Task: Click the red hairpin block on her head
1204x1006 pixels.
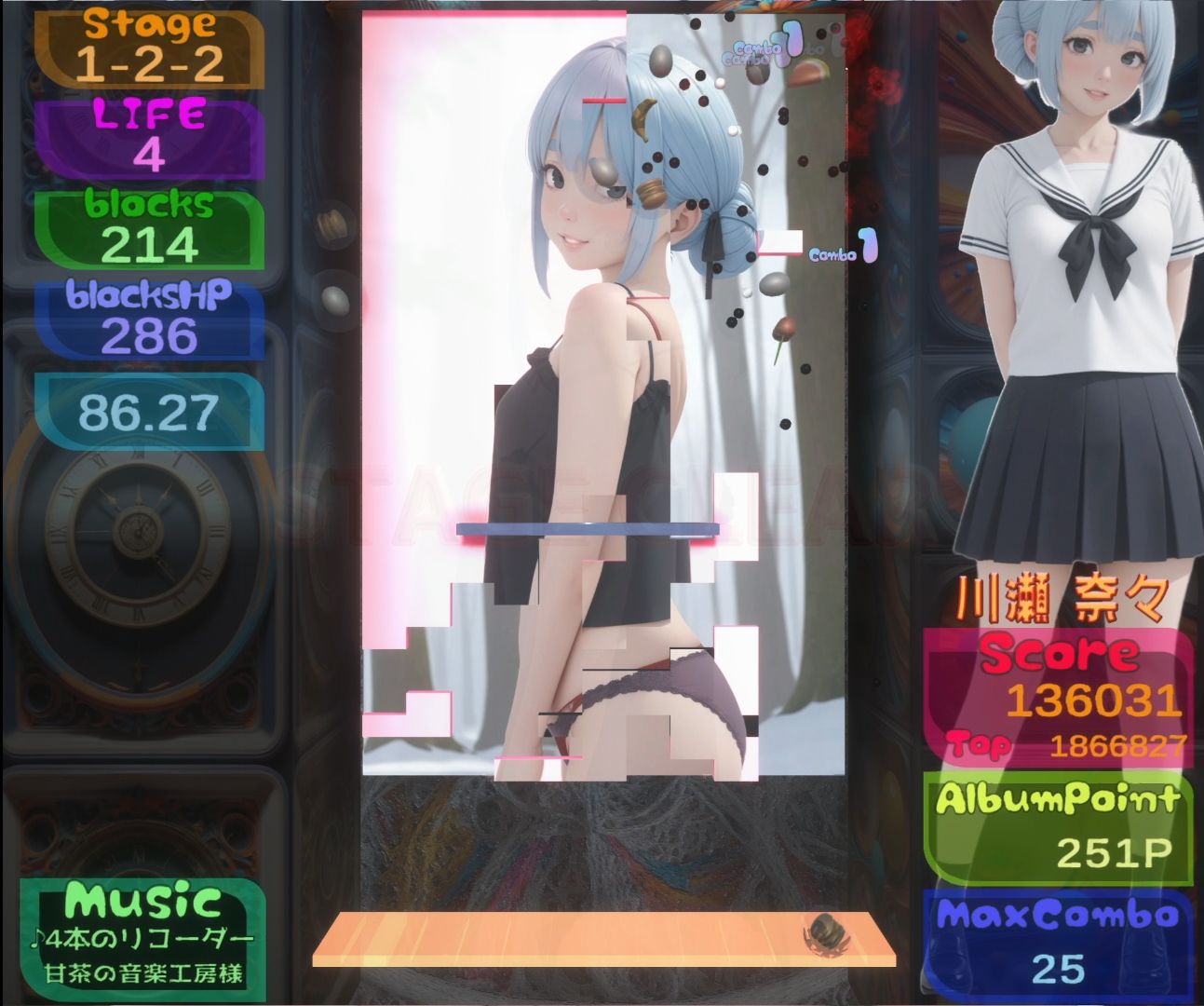Action: tap(603, 101)
